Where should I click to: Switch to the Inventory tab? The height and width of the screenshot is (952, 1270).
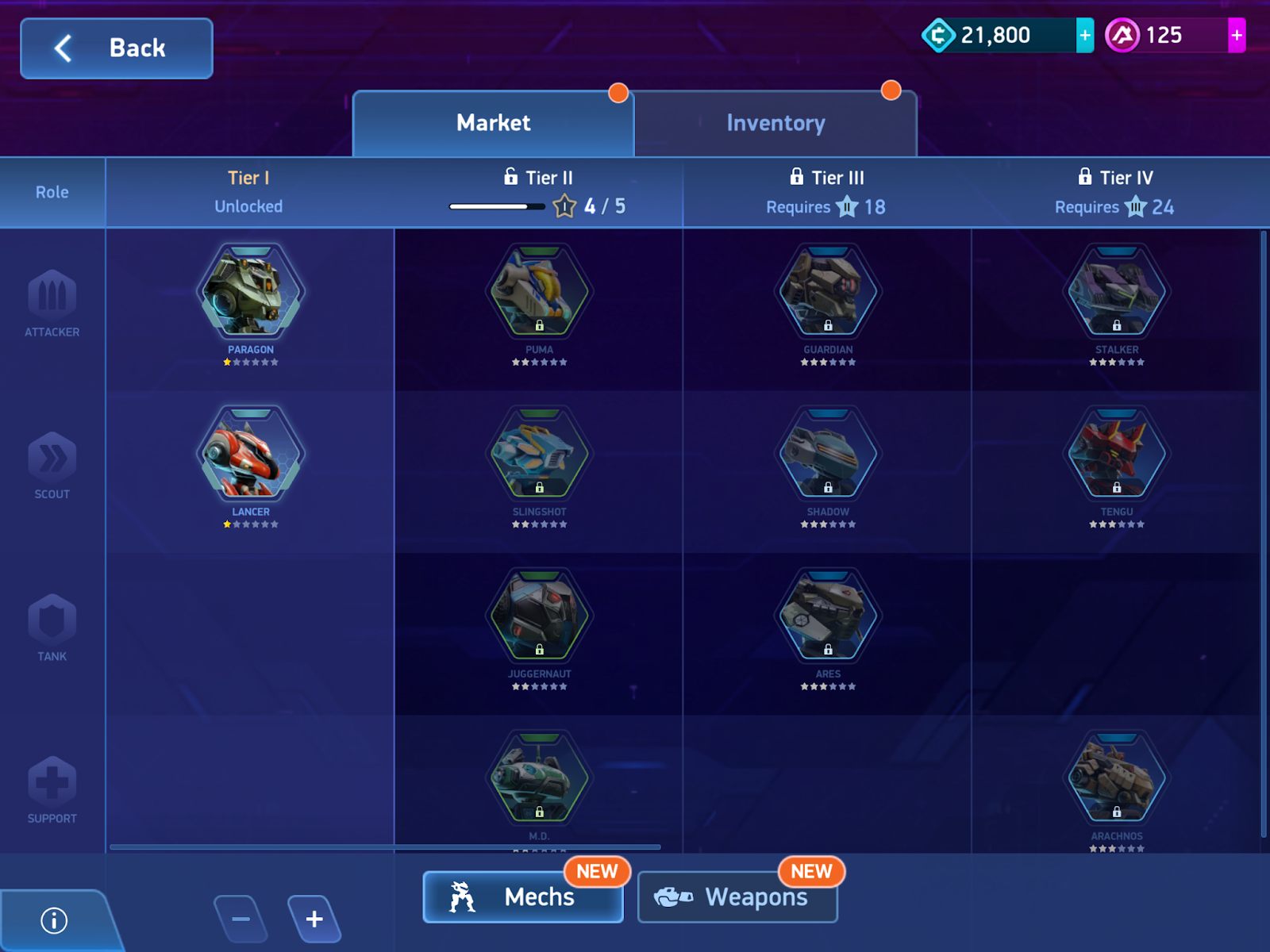click(x=775, y=123)
